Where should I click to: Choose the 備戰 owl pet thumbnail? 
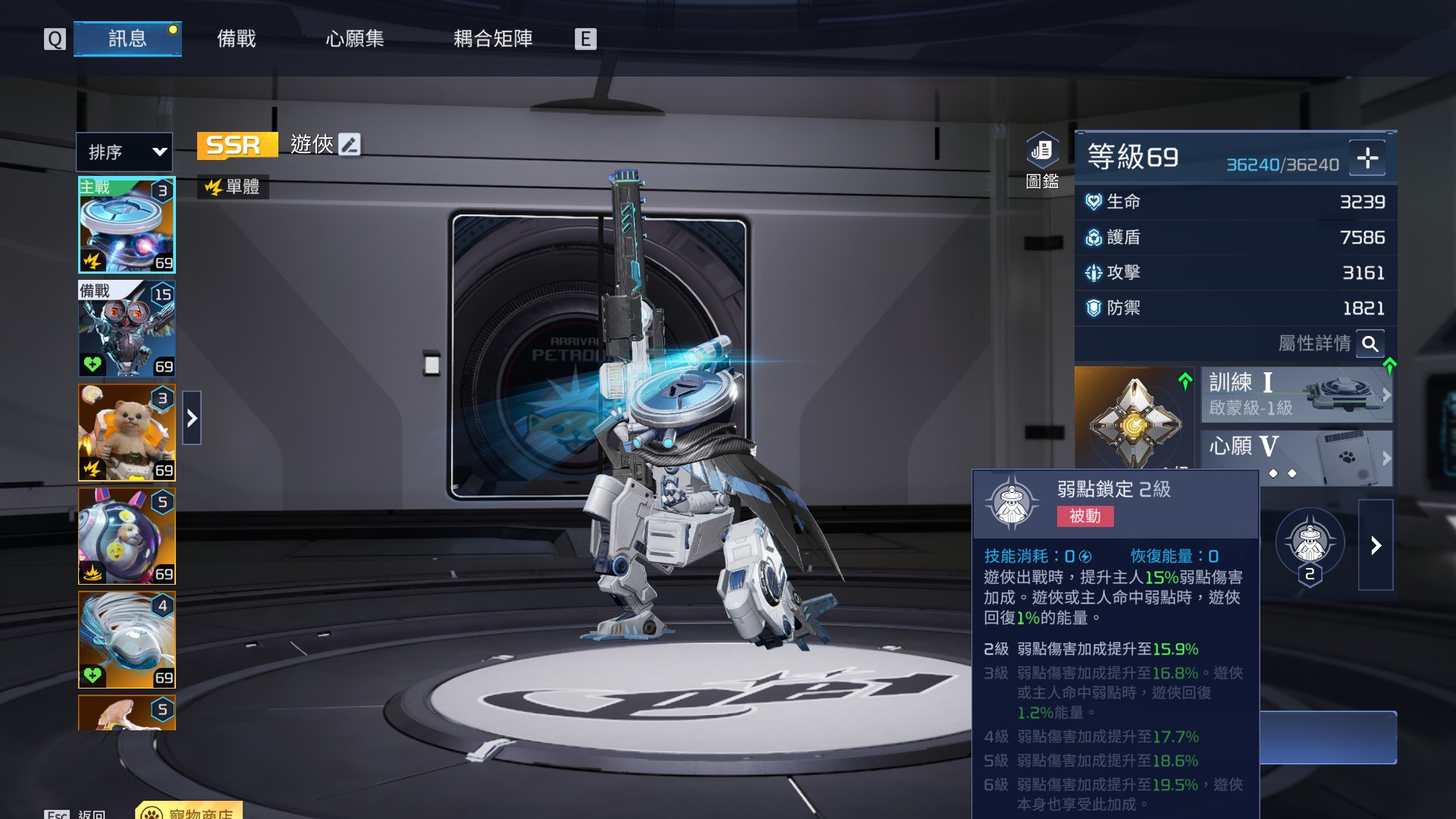pyautogui.click(x=127, y=328)
